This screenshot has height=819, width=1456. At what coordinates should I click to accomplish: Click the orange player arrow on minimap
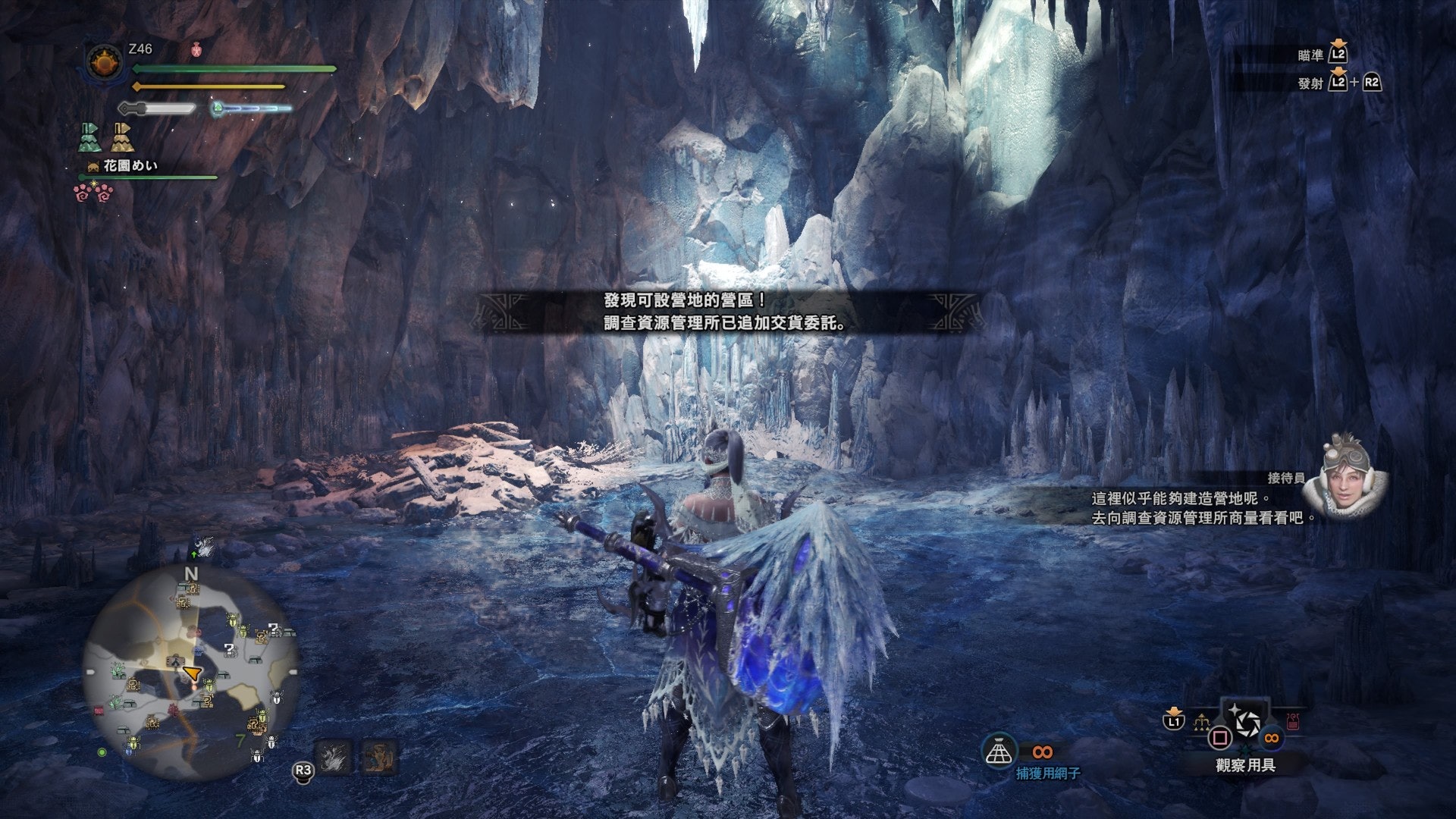193,673
